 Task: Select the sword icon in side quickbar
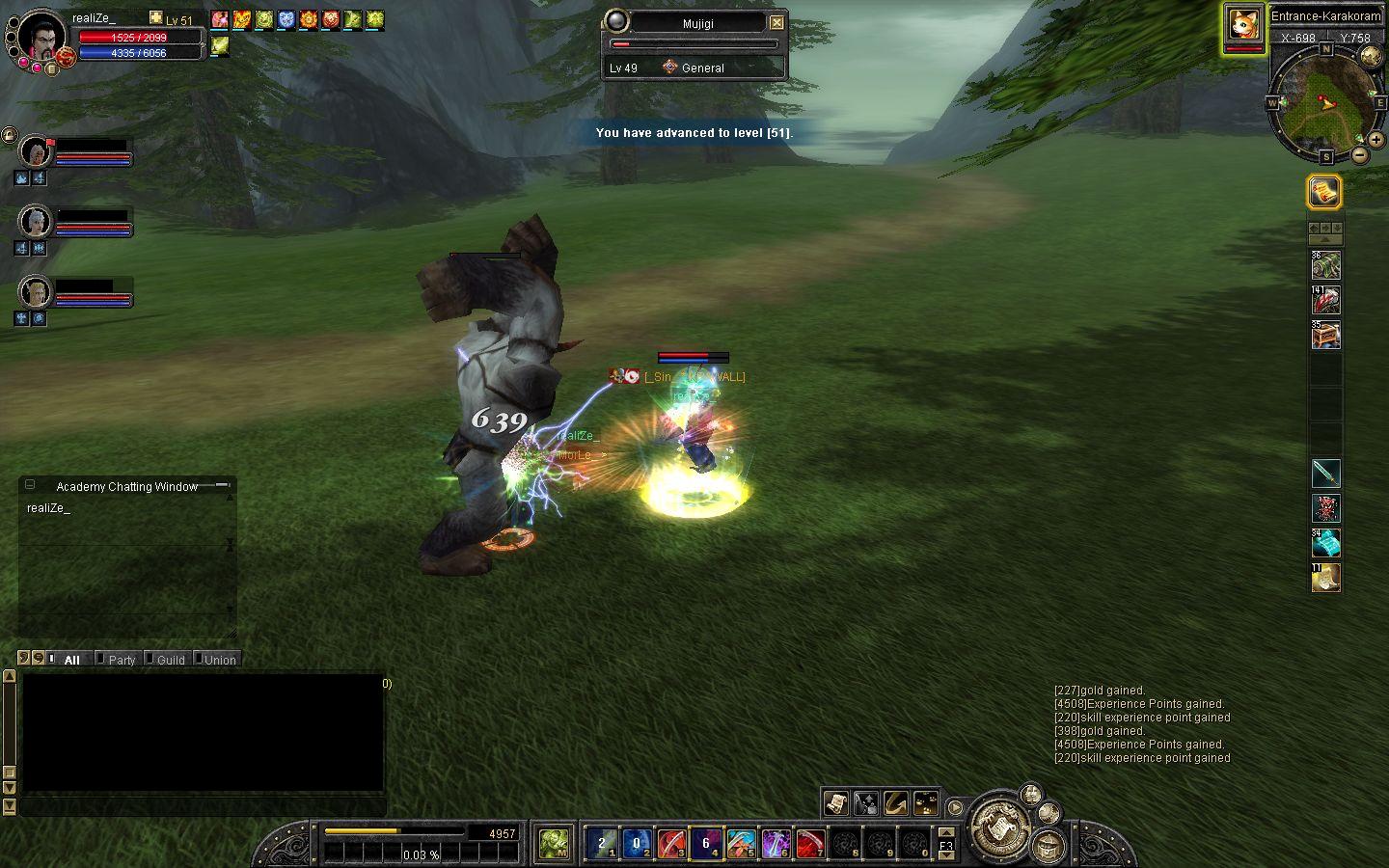pyautogui.click(x=1326, y=473)
